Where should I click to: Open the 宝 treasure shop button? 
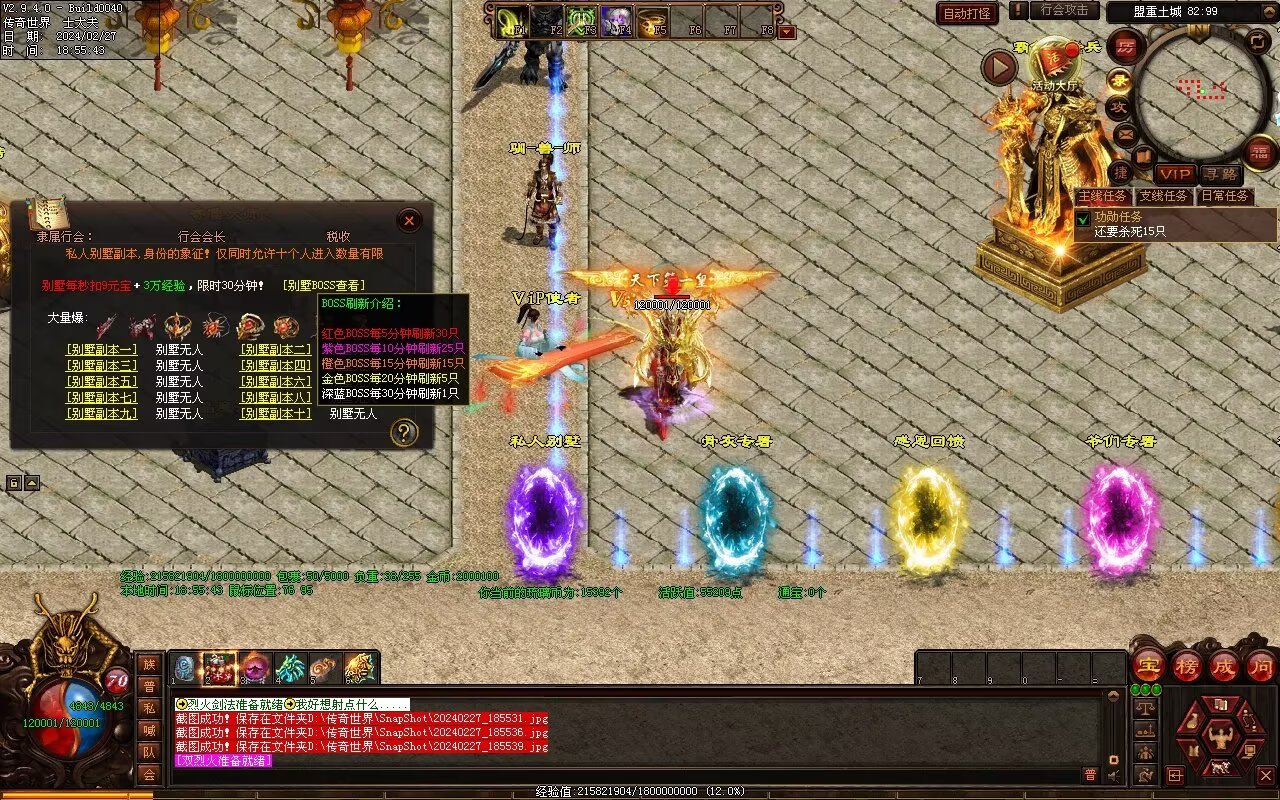[x=1148, y=665]
